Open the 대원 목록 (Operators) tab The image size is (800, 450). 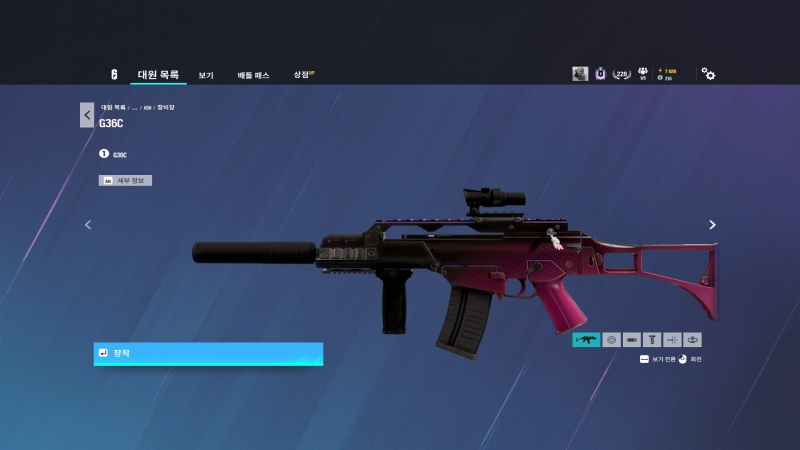pyautogui.click(x=158, y=75)
